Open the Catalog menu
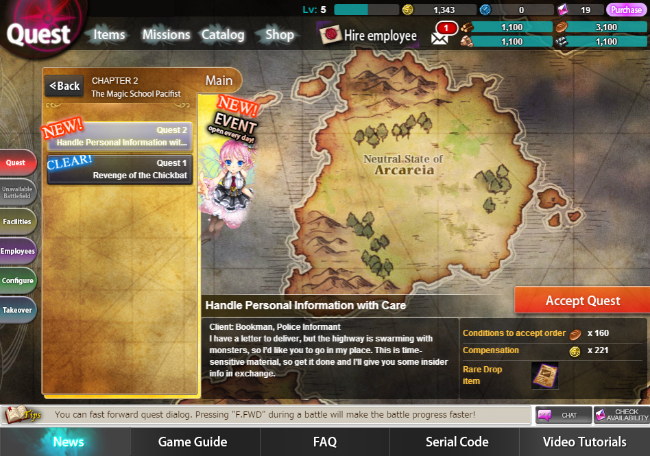The image size is (650, 456). point(222,35)
